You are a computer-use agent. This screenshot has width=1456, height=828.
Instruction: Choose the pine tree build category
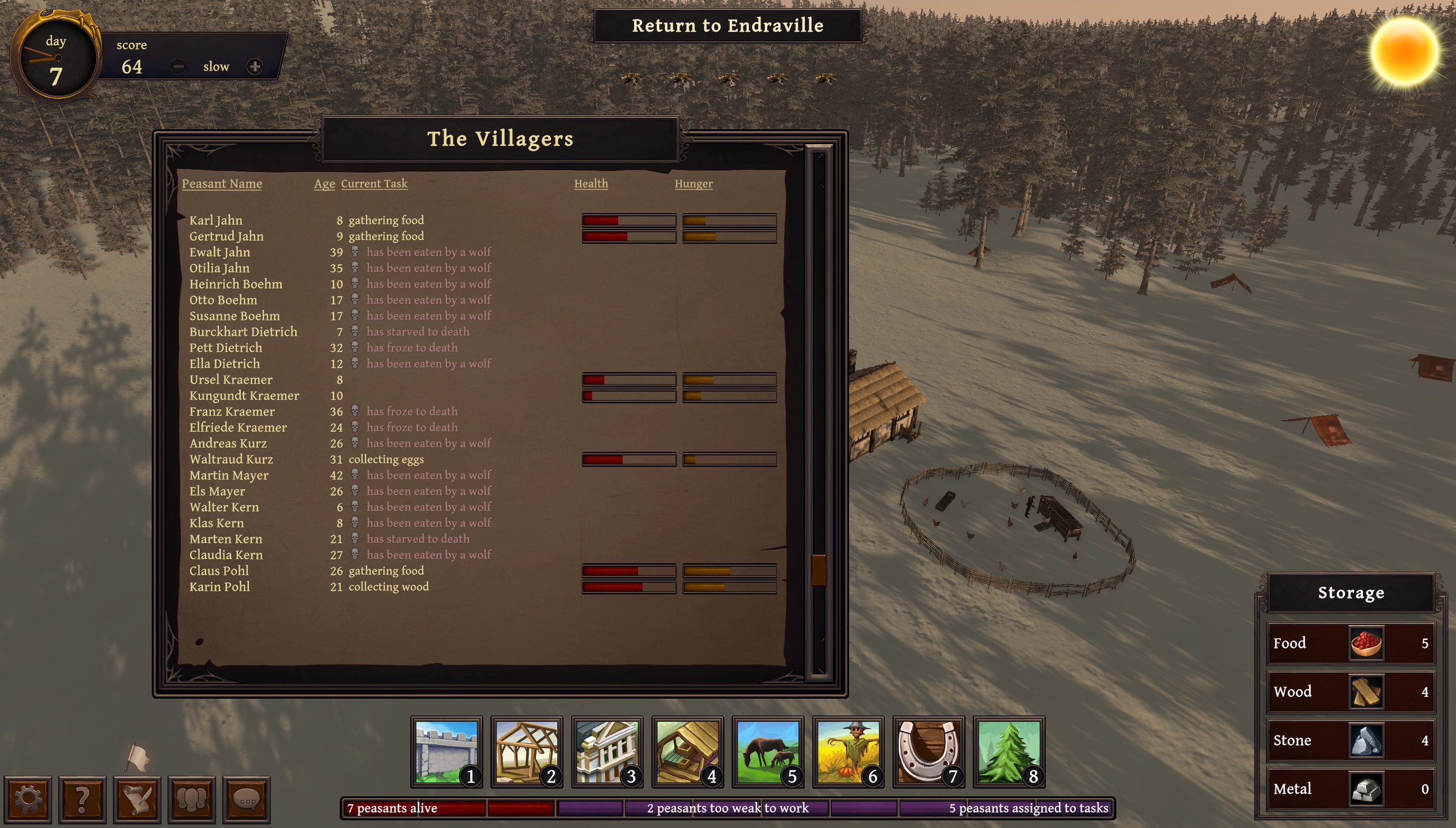[1009, 751]
